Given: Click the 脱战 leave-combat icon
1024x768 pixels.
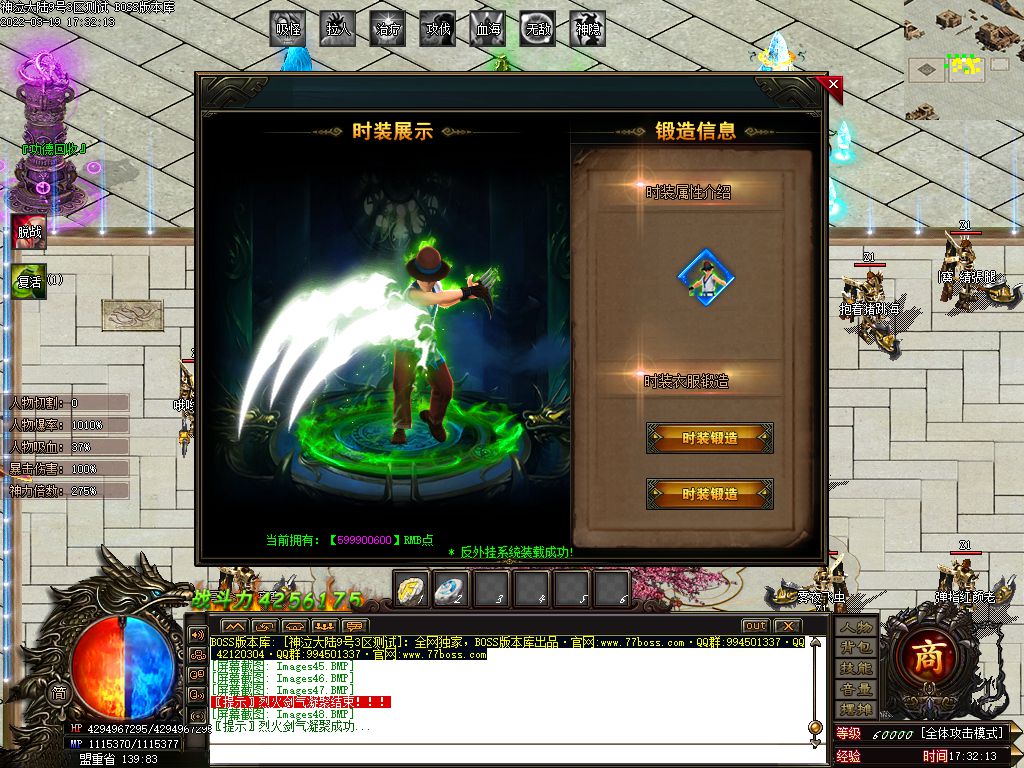Looking at the screenshot, I should (28, 232).
